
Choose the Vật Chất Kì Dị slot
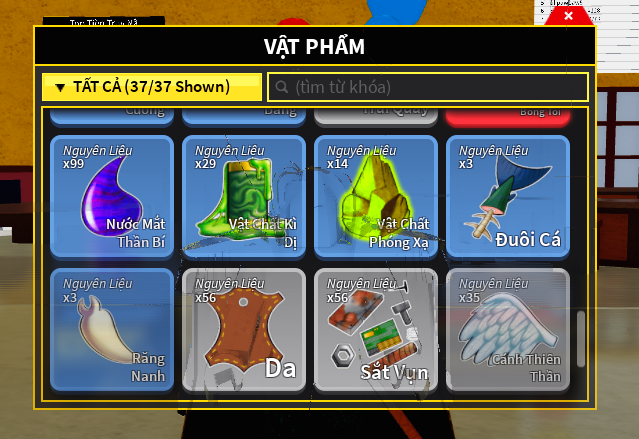[243, 196]
